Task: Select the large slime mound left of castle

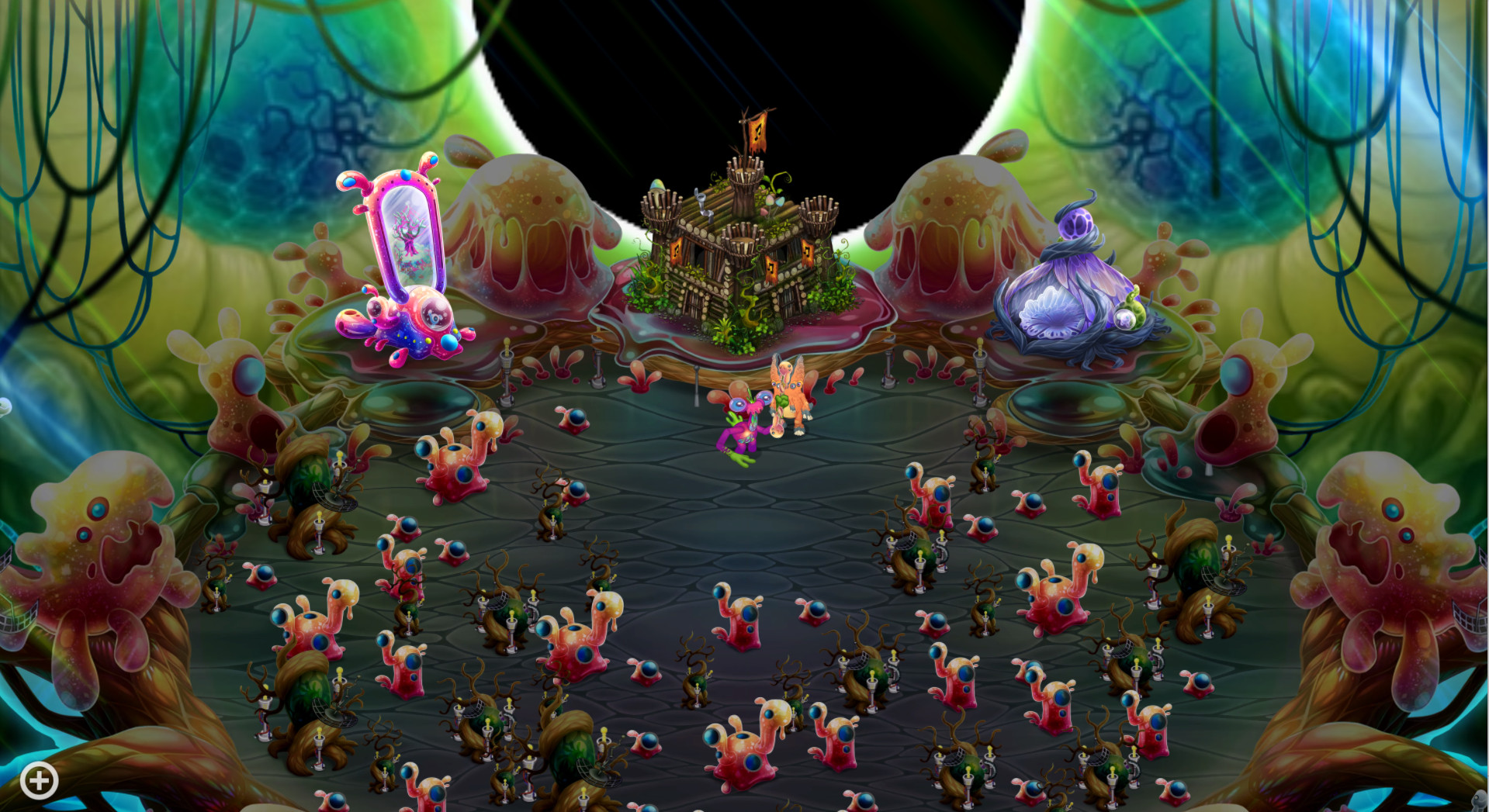Action: click(535, 225)
